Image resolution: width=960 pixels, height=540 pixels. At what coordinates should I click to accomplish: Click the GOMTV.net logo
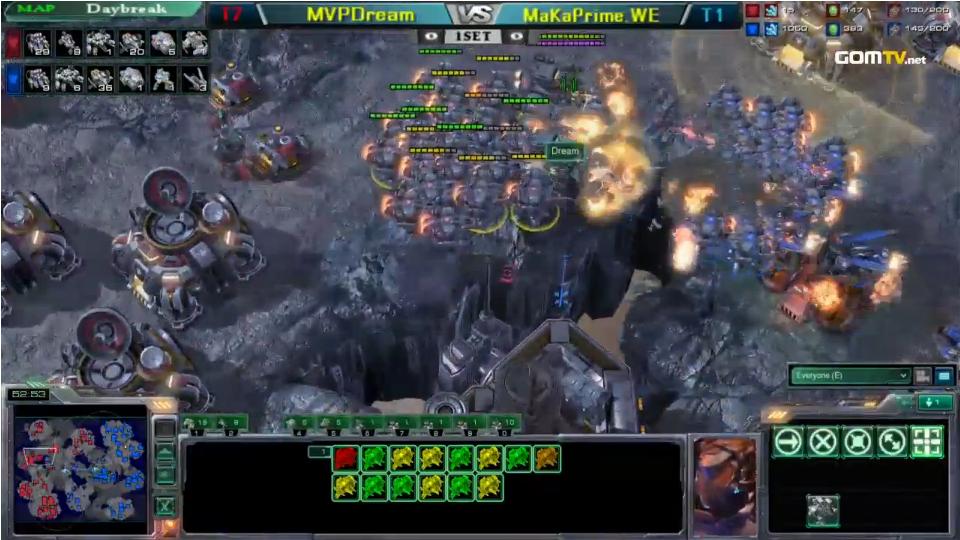(880, 57)
